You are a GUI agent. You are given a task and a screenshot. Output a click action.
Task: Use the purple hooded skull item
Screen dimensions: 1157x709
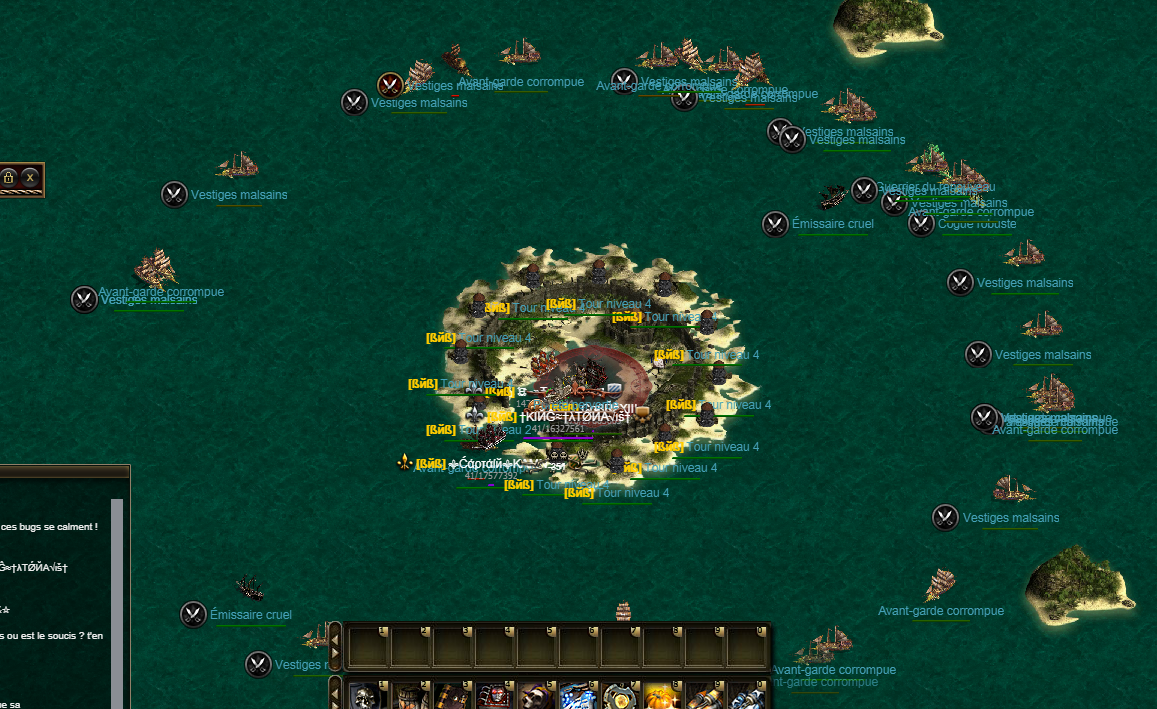pyautogui.click(x=535, y=695)
